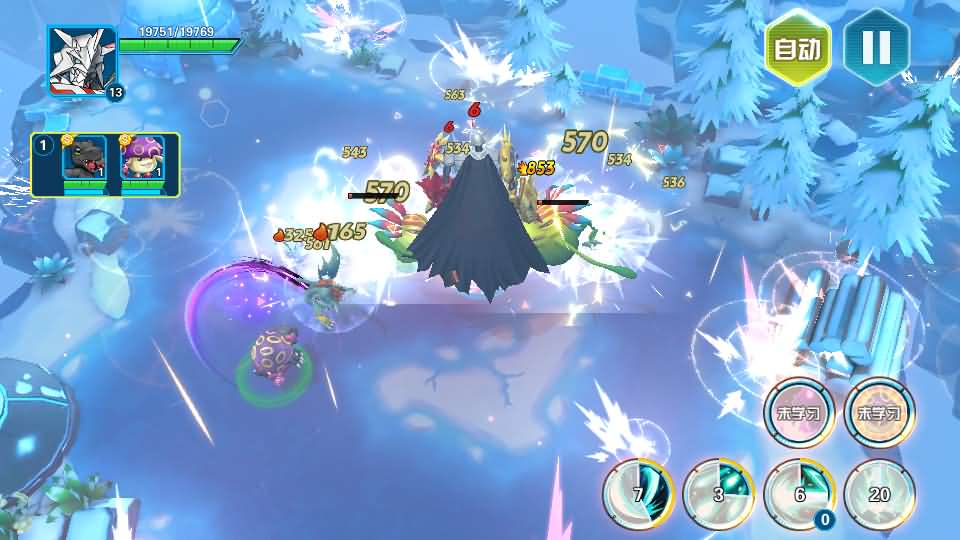Viewport: 960px width, 540px height.
Task: Pause the battle
Action: (876, 48)
